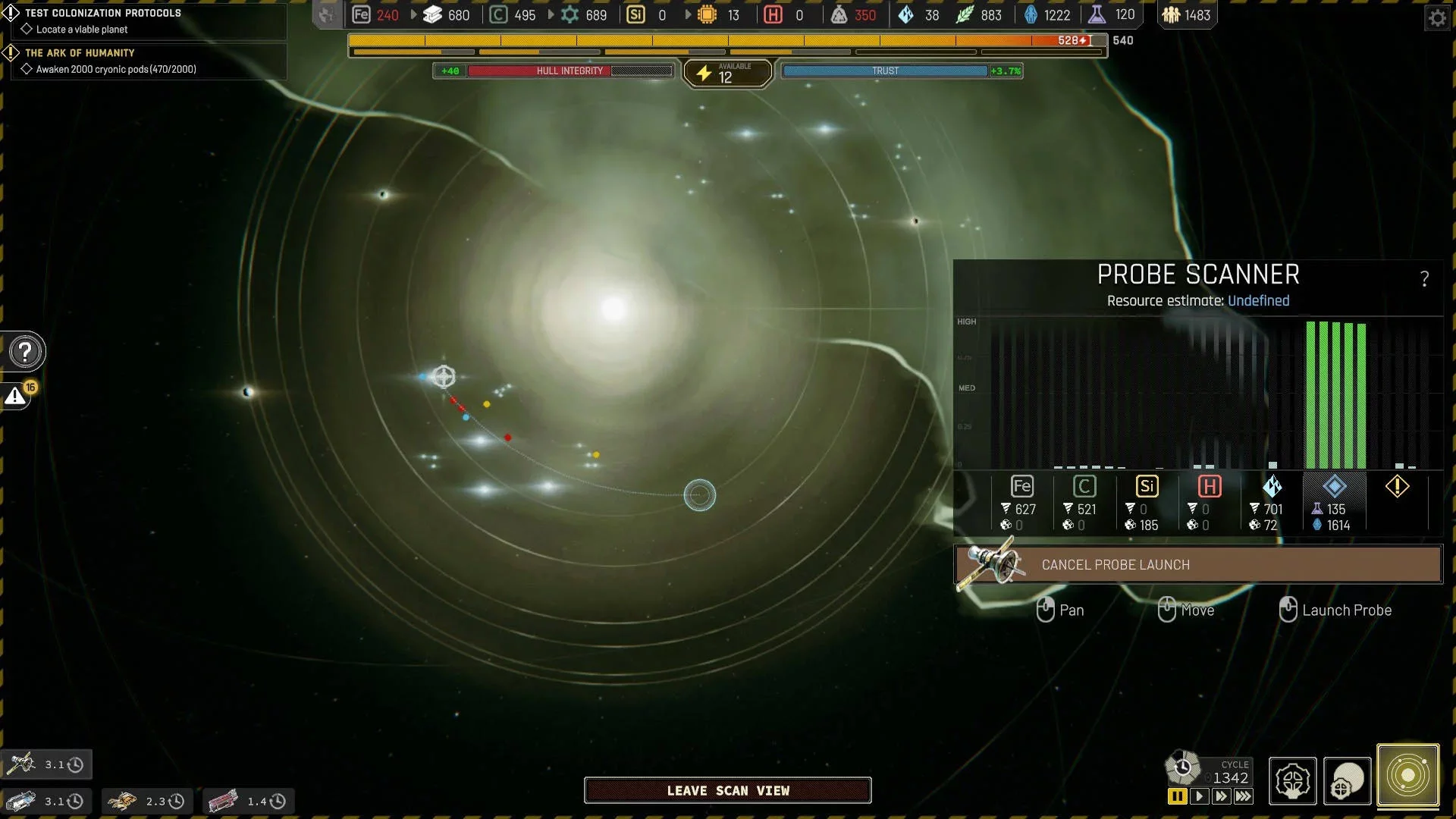Viewport: 1456px width, 819px height.
Task: Set game speed to triple fast-forward
Action: tap(1244, 796)
